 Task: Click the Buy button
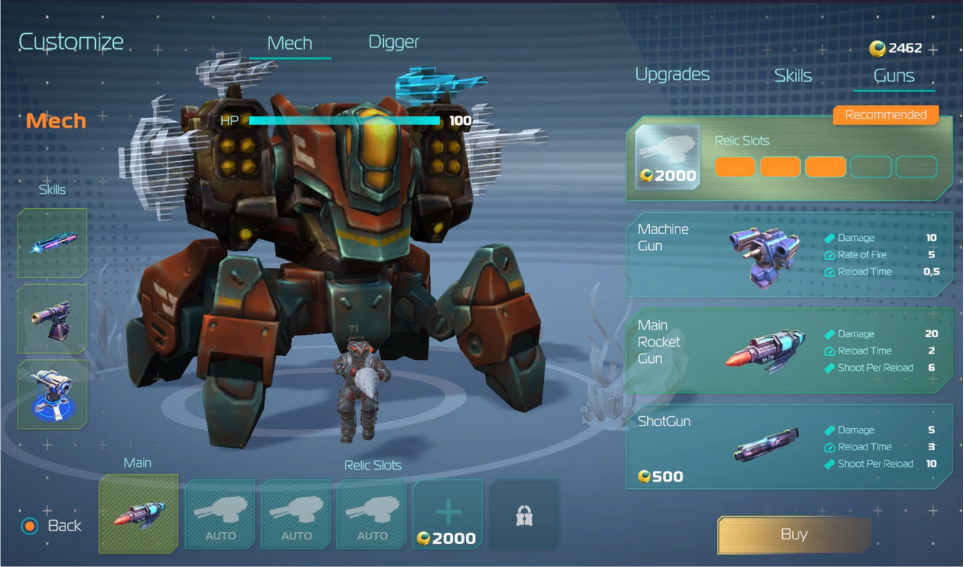click(793, 535)
